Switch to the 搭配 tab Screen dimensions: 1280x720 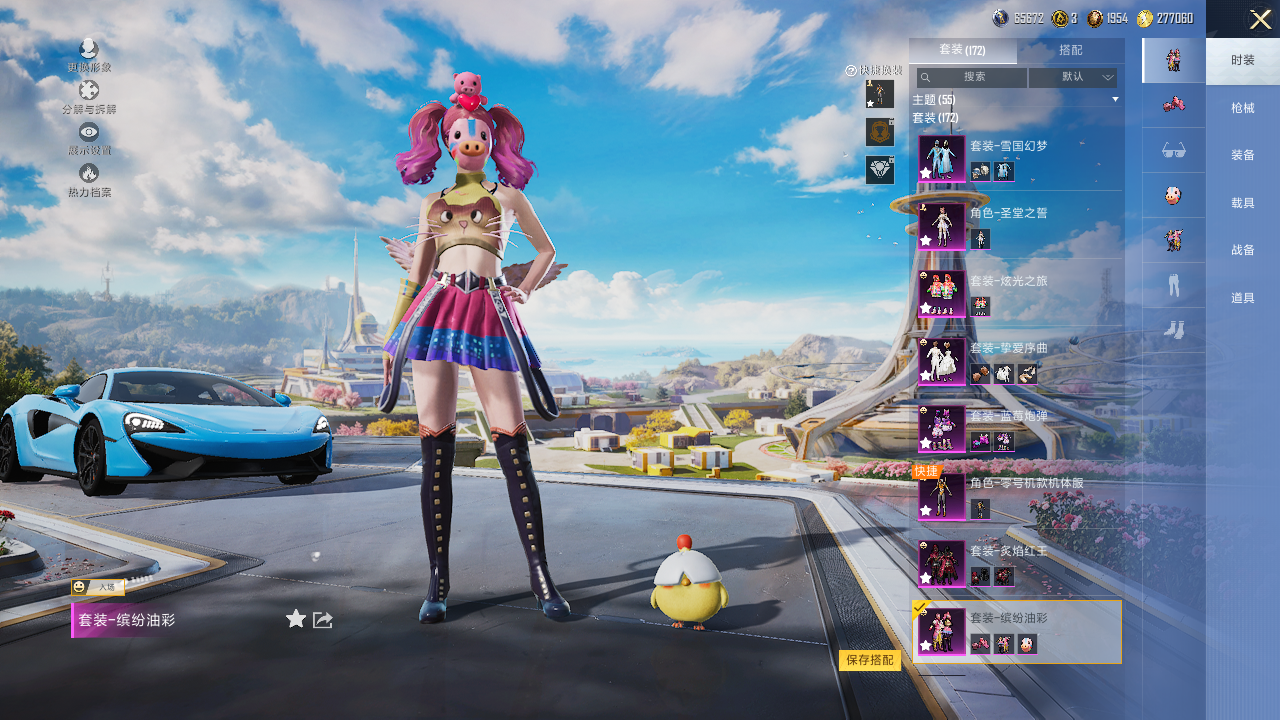pos(1070,50)
